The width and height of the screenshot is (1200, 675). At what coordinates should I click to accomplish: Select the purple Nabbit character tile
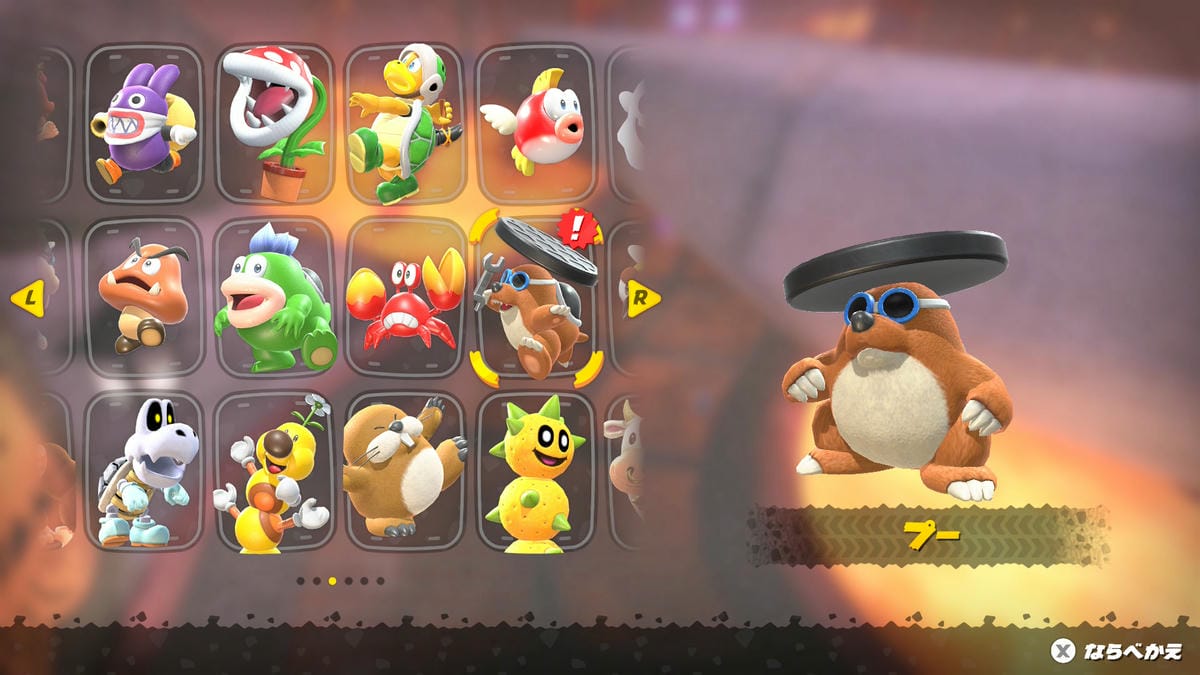144,122
